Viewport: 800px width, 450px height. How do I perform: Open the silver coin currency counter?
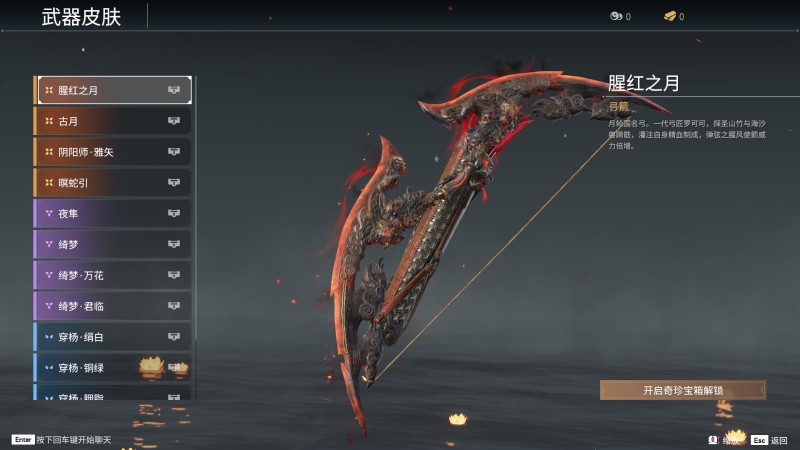coord(620,16)
